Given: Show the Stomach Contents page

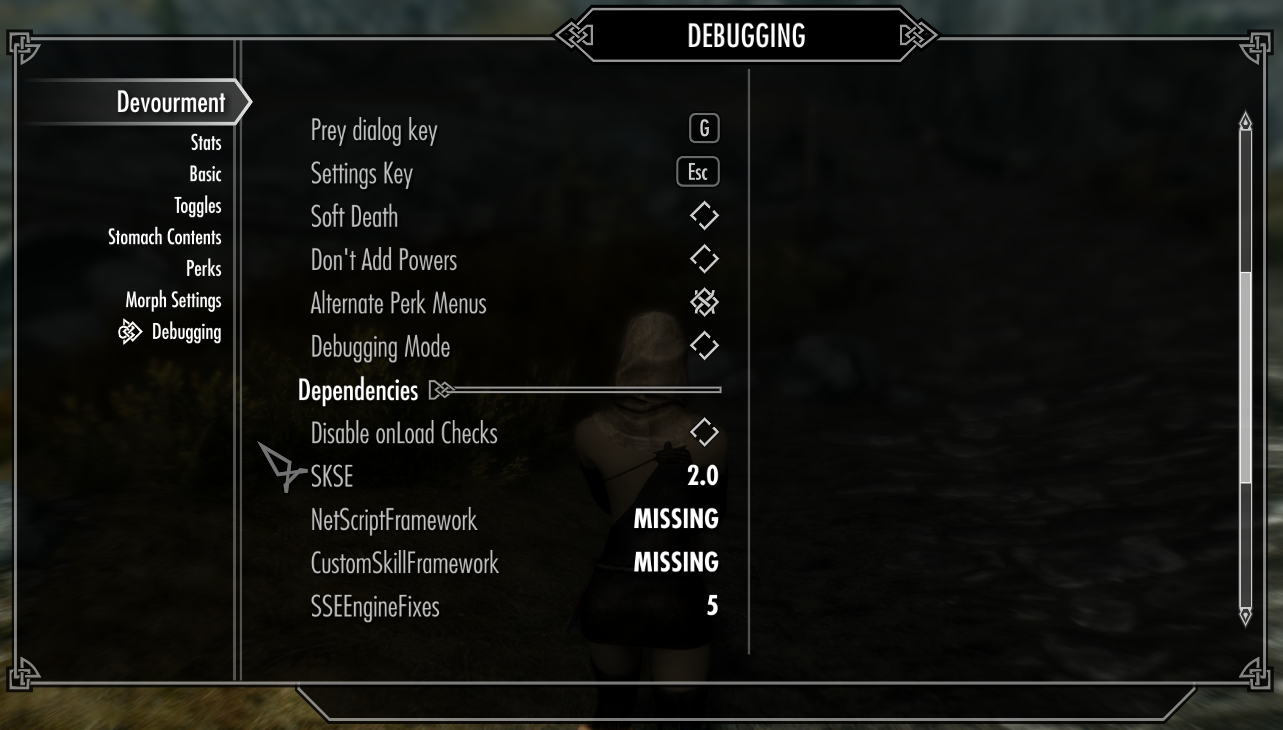Looking at the screenshot, I should pyautogui.click(x=164, y=237).
